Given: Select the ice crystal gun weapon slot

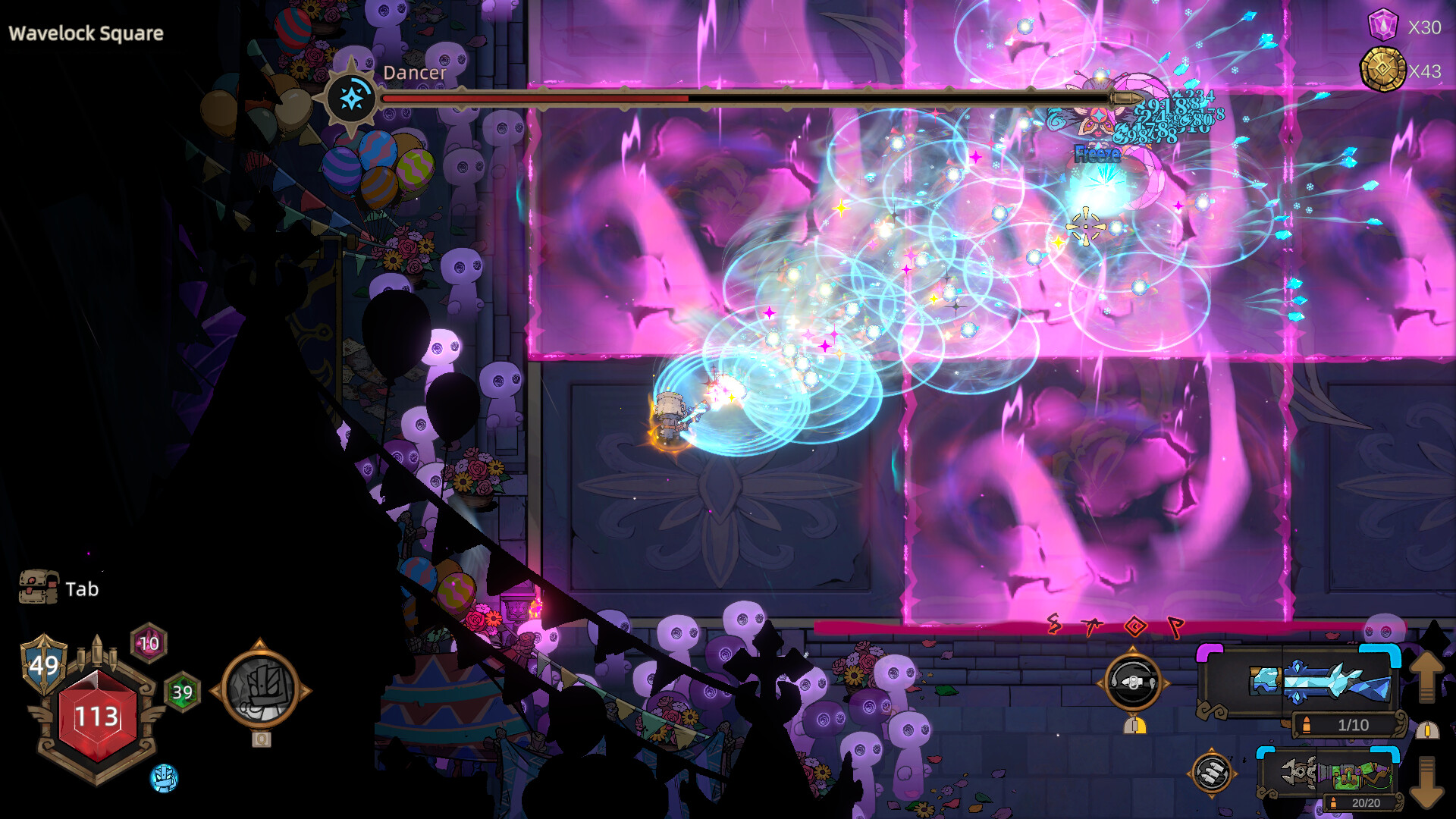Looking at the screenshot, I should click(x=1319, y=680).
